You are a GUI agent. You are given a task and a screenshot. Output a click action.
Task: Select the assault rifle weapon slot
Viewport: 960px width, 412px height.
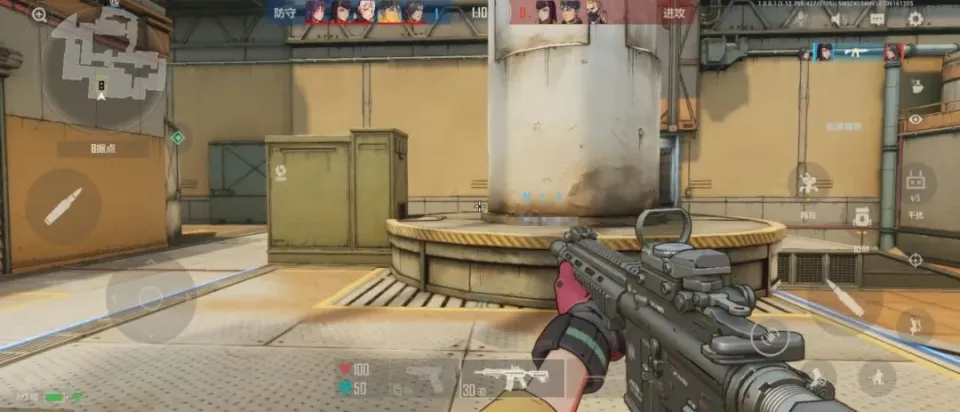(511, 378)
